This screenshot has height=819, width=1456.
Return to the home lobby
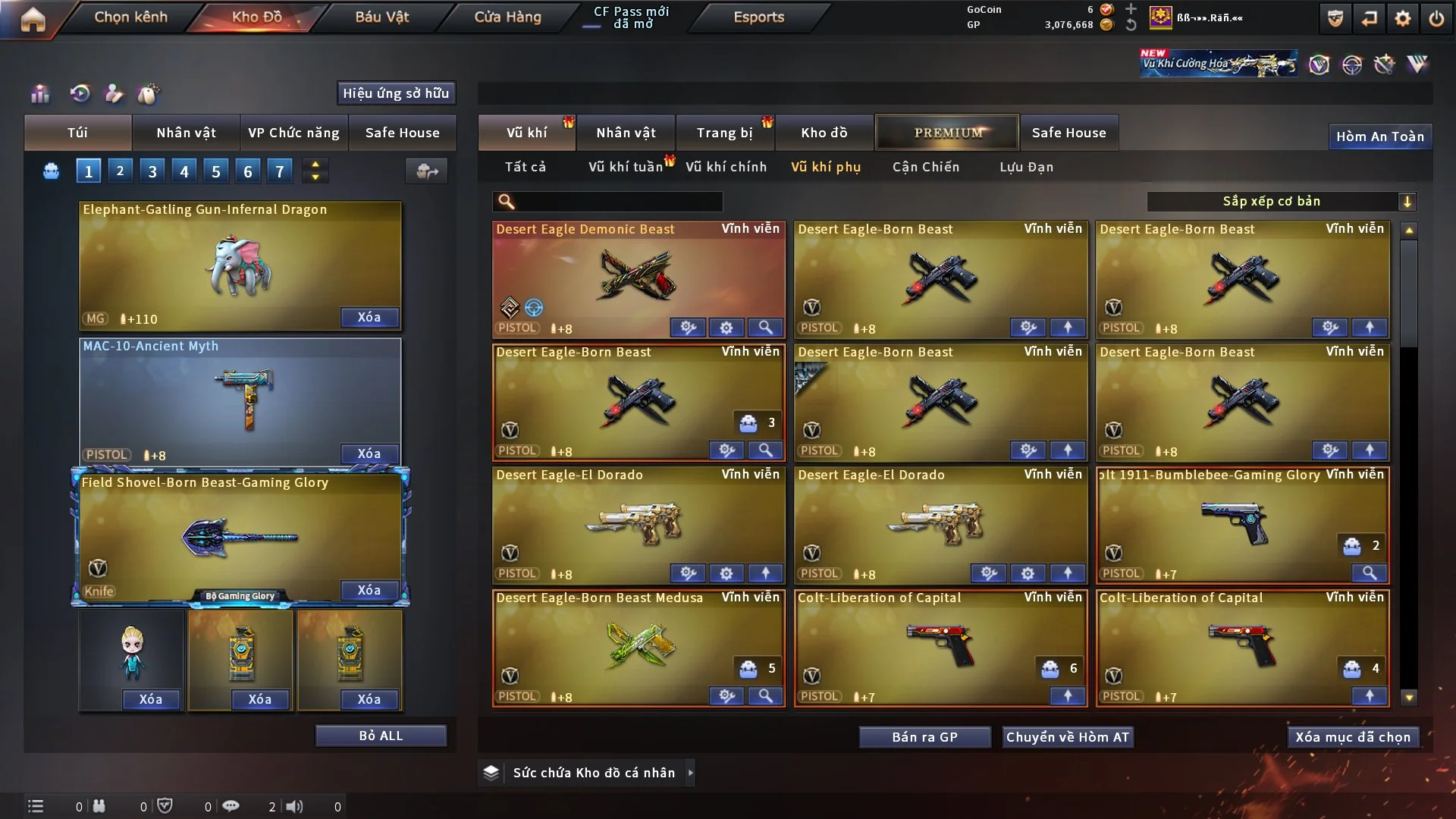coord(33,18)
